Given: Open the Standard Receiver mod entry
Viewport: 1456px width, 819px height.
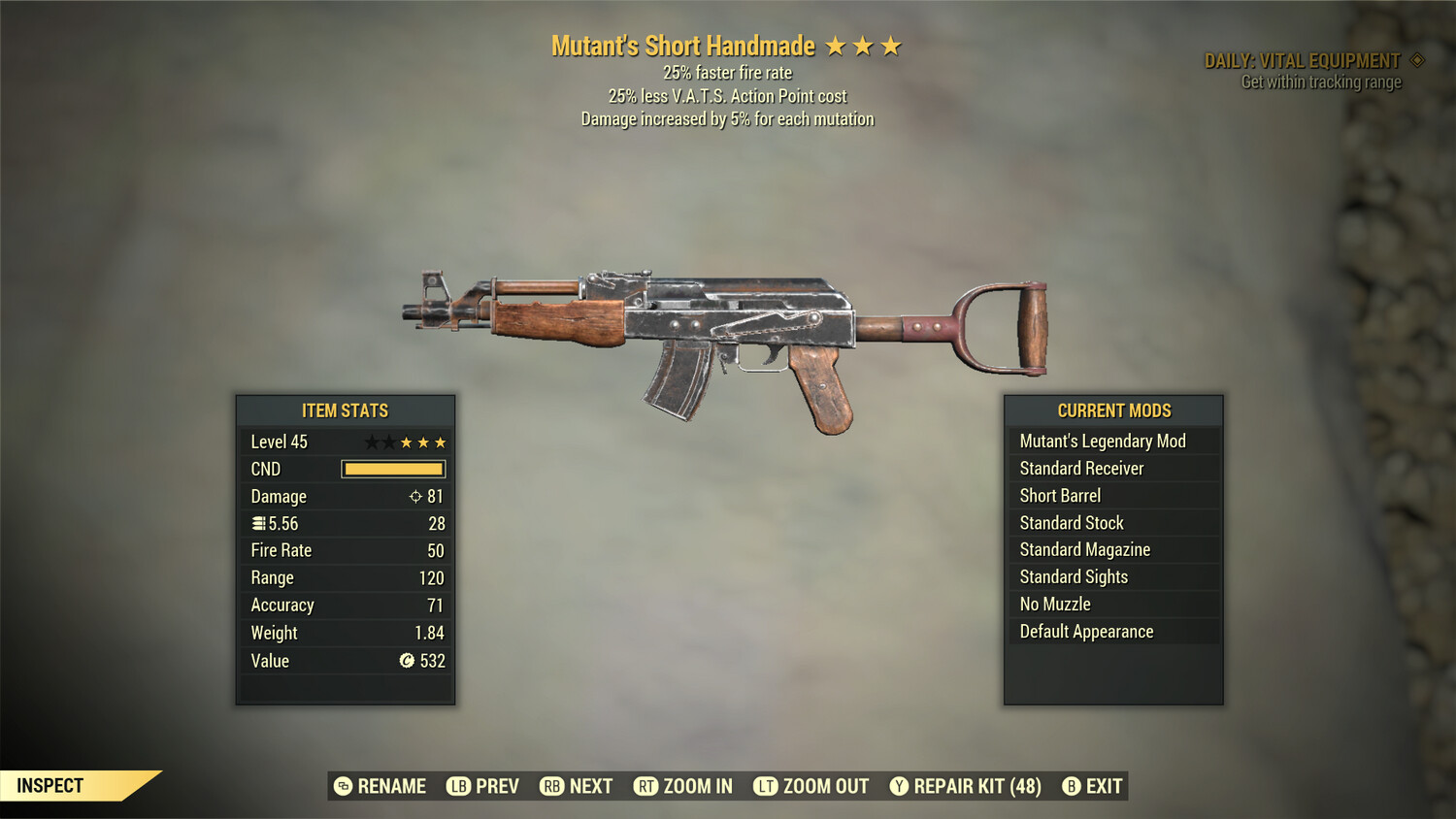Looking at the screenshot, I should coord(1080,468).
